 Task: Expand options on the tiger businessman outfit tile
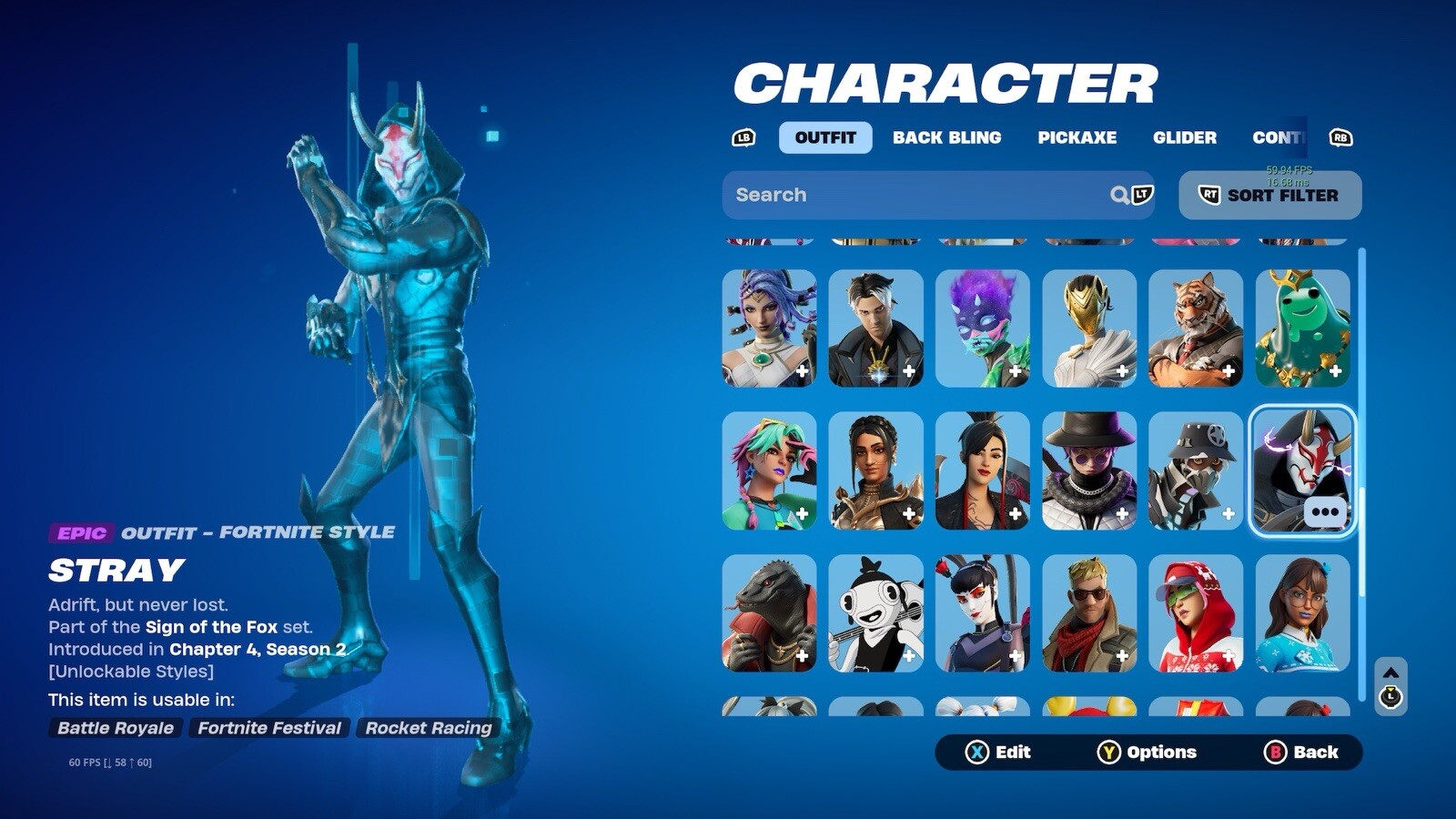point(1228,372)
